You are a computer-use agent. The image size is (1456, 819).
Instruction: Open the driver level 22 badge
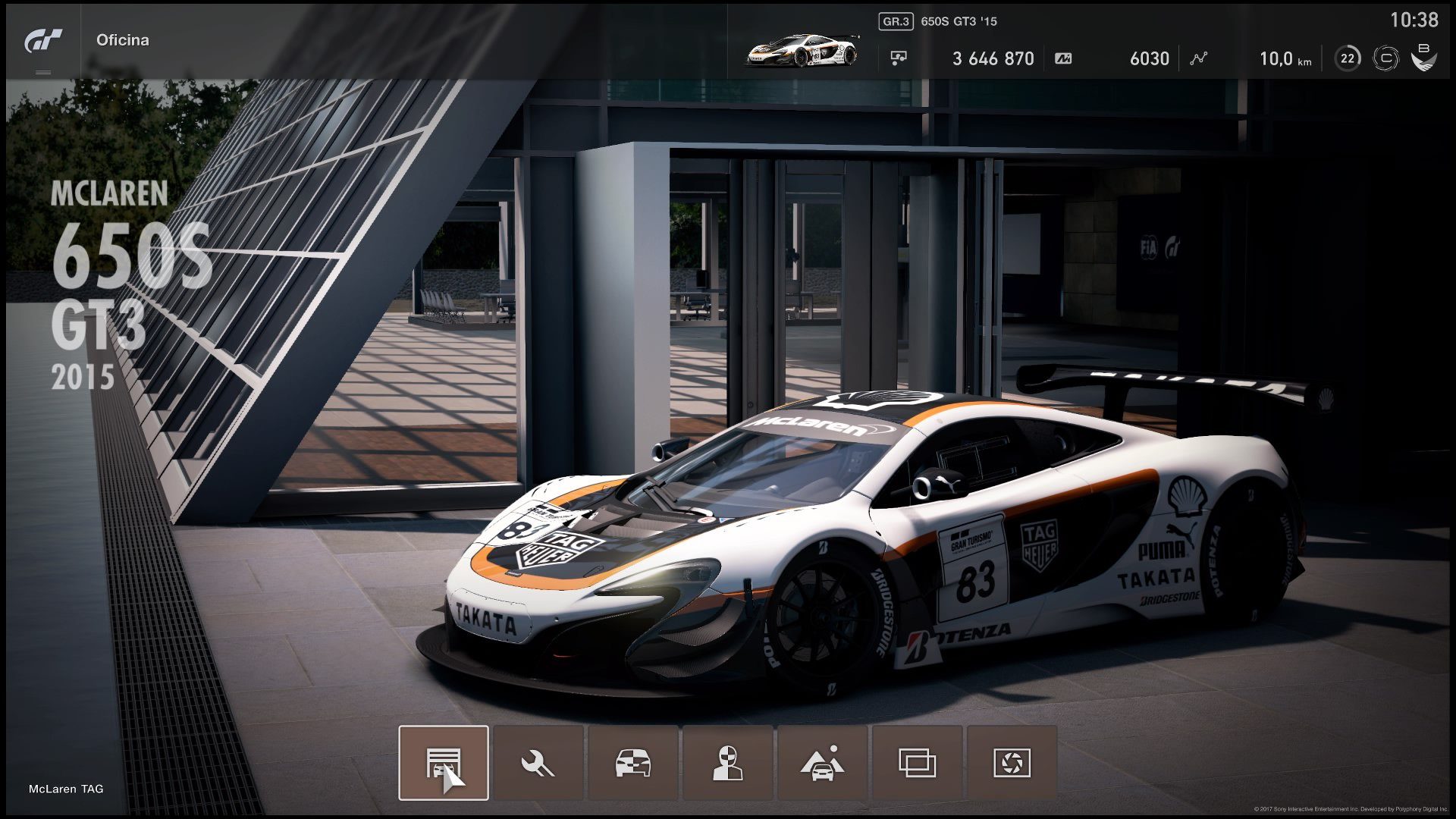pos(1348,58)
